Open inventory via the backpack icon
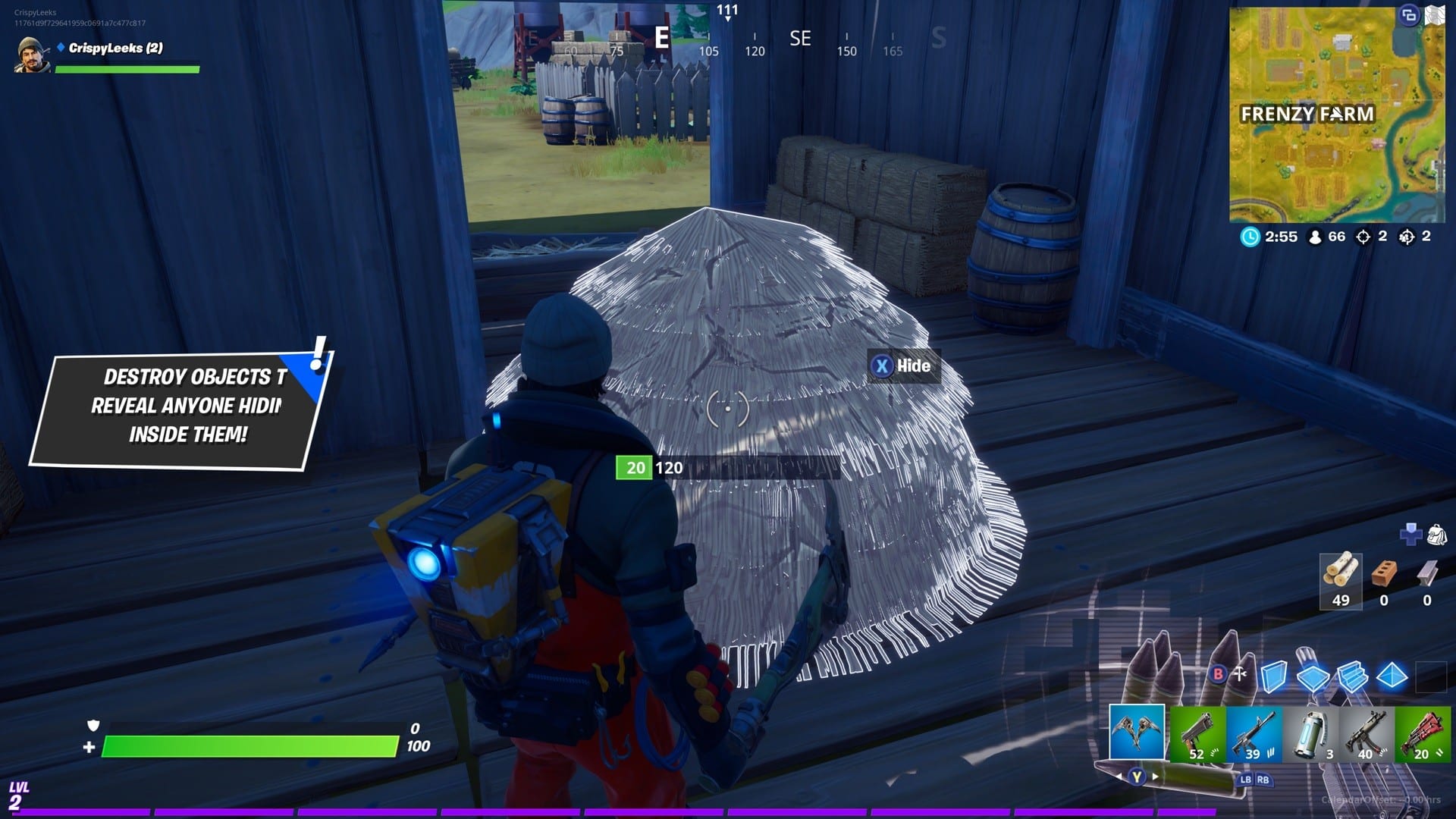1456x819 pixels. (1437, 535)
